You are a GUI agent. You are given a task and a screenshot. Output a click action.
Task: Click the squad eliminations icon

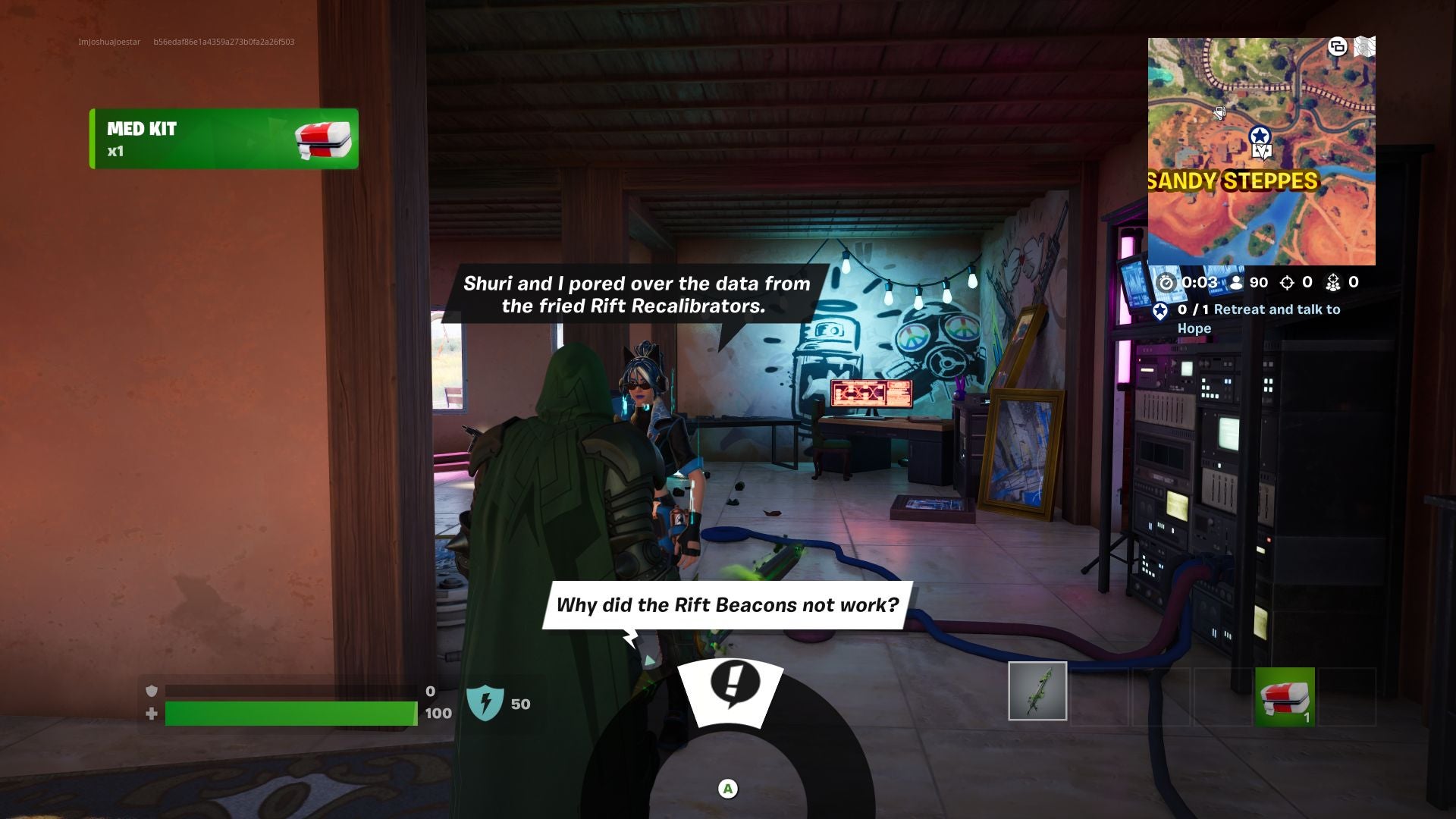1333,283
